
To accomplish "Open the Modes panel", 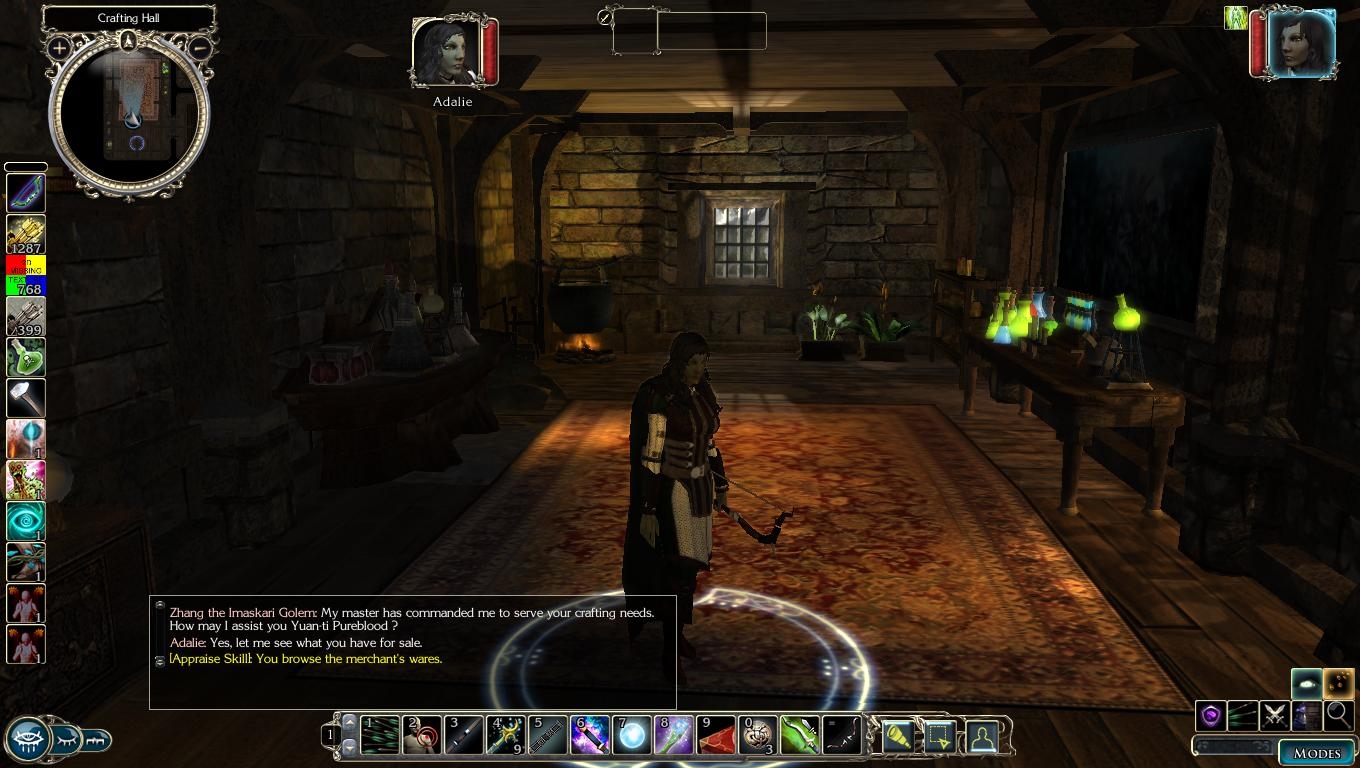I will tap(1316, 753).
